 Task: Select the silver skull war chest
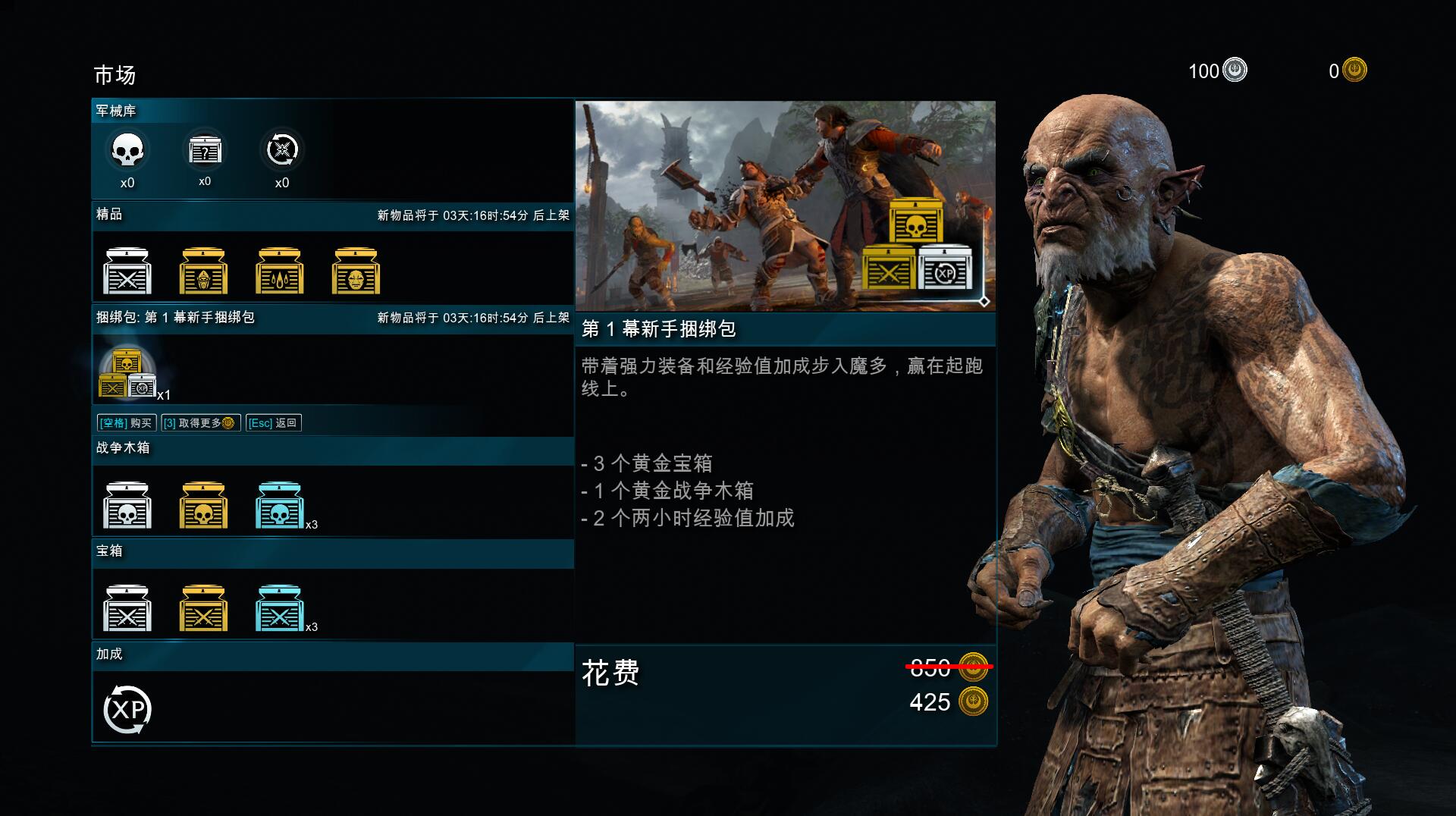point(127,505)
